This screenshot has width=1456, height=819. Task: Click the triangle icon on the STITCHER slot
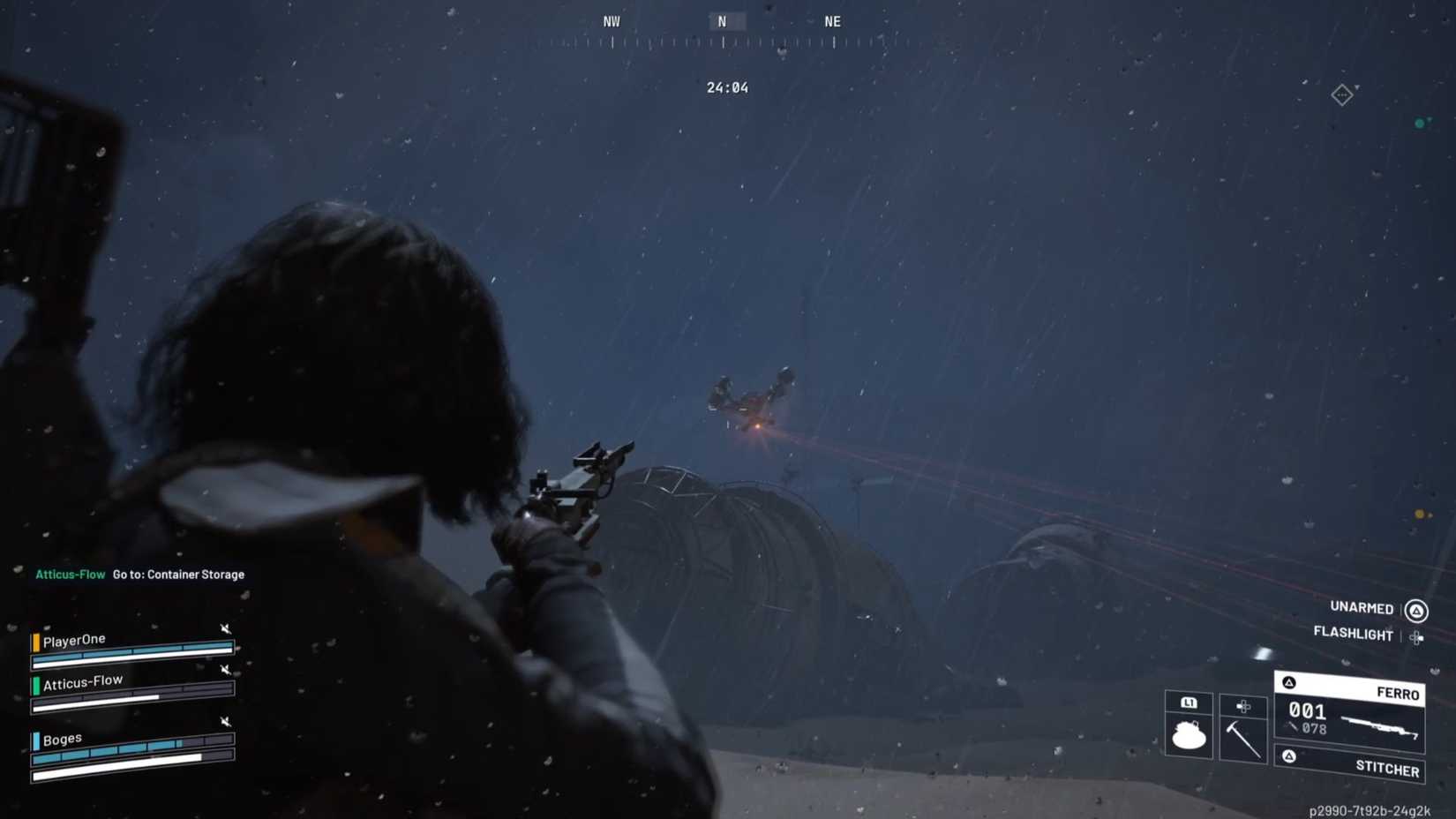(1288, 757)
